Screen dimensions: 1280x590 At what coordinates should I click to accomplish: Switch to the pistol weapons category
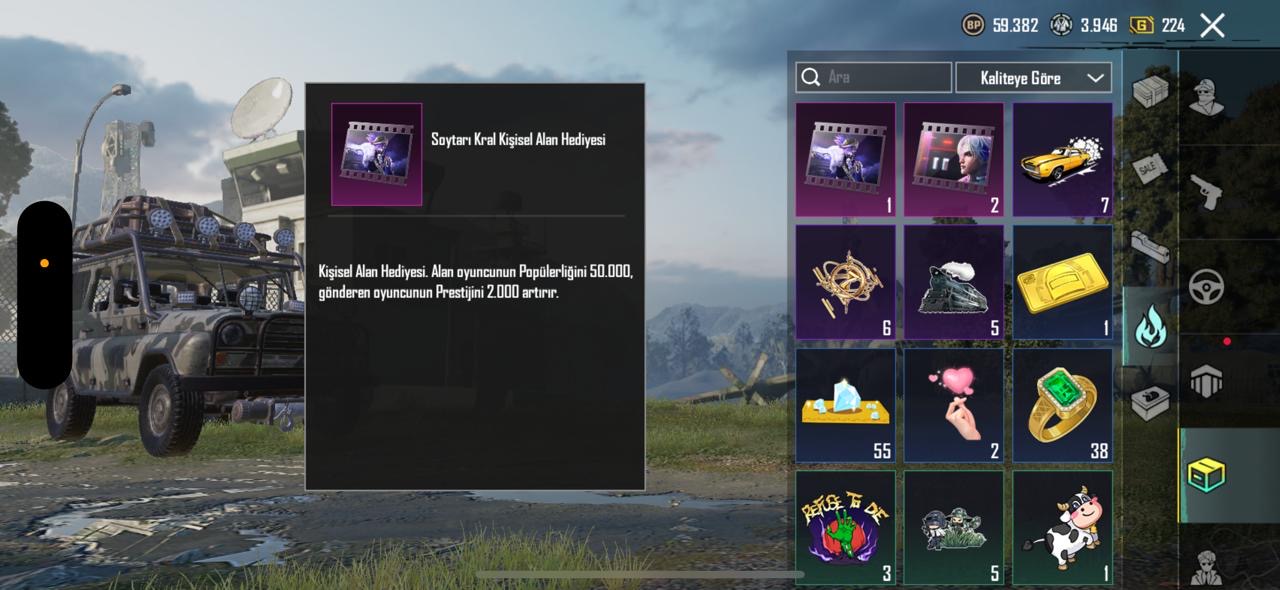point(1208,191)
